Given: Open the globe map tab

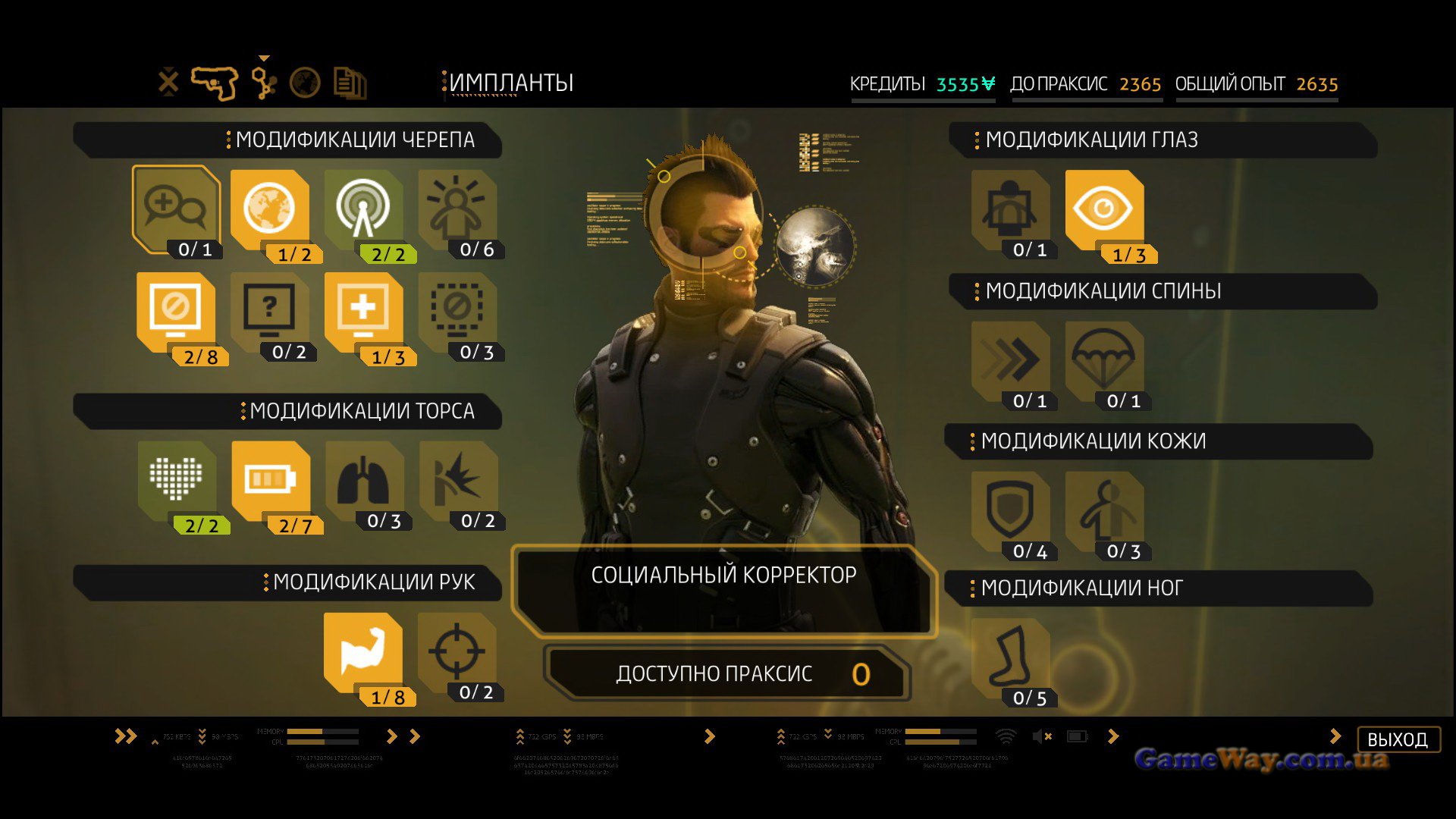Looking at the screenshot, I should point(305,83).
